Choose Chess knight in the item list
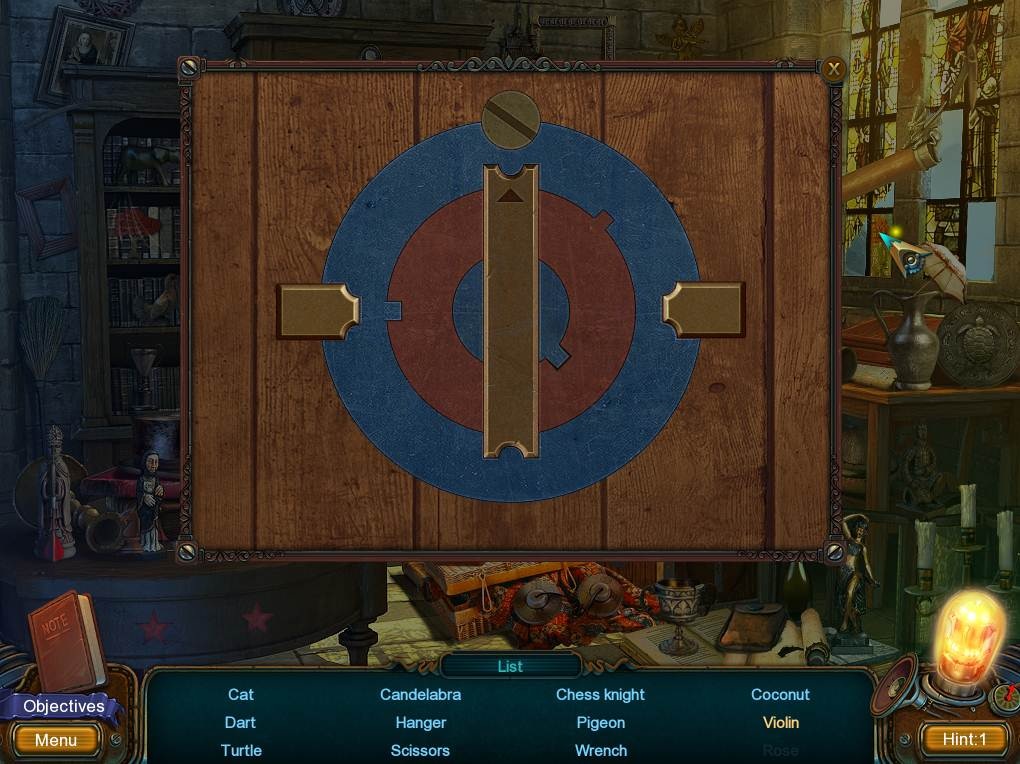 (x=600, y=694)
